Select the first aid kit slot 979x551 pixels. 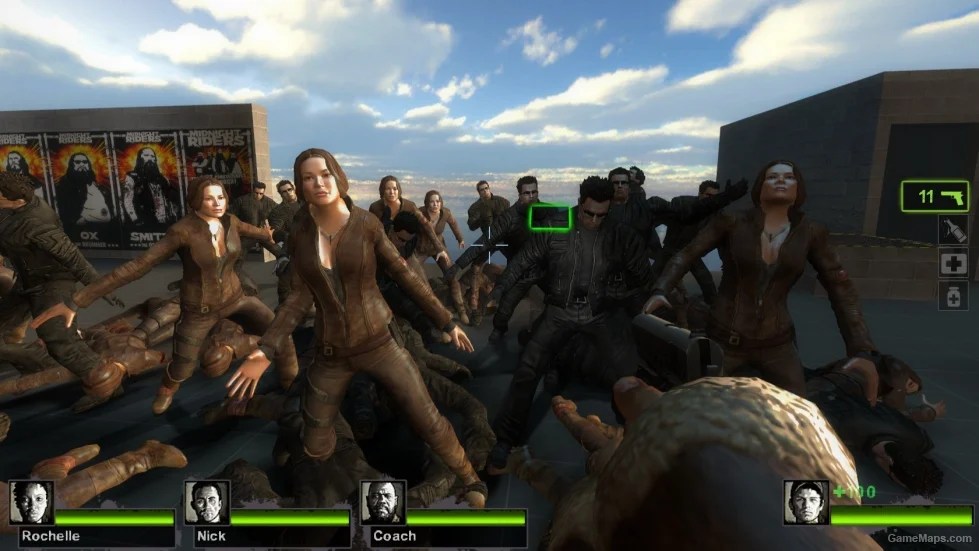(x=952, y=263)
